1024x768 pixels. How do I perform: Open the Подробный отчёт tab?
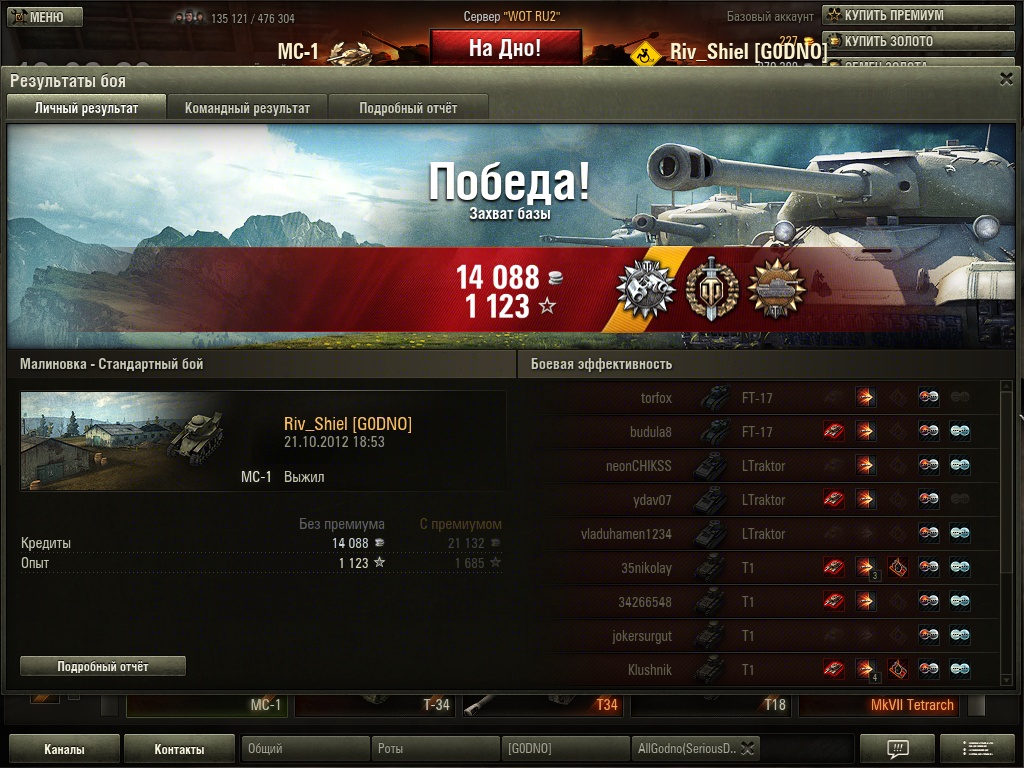tap(408, 108)
